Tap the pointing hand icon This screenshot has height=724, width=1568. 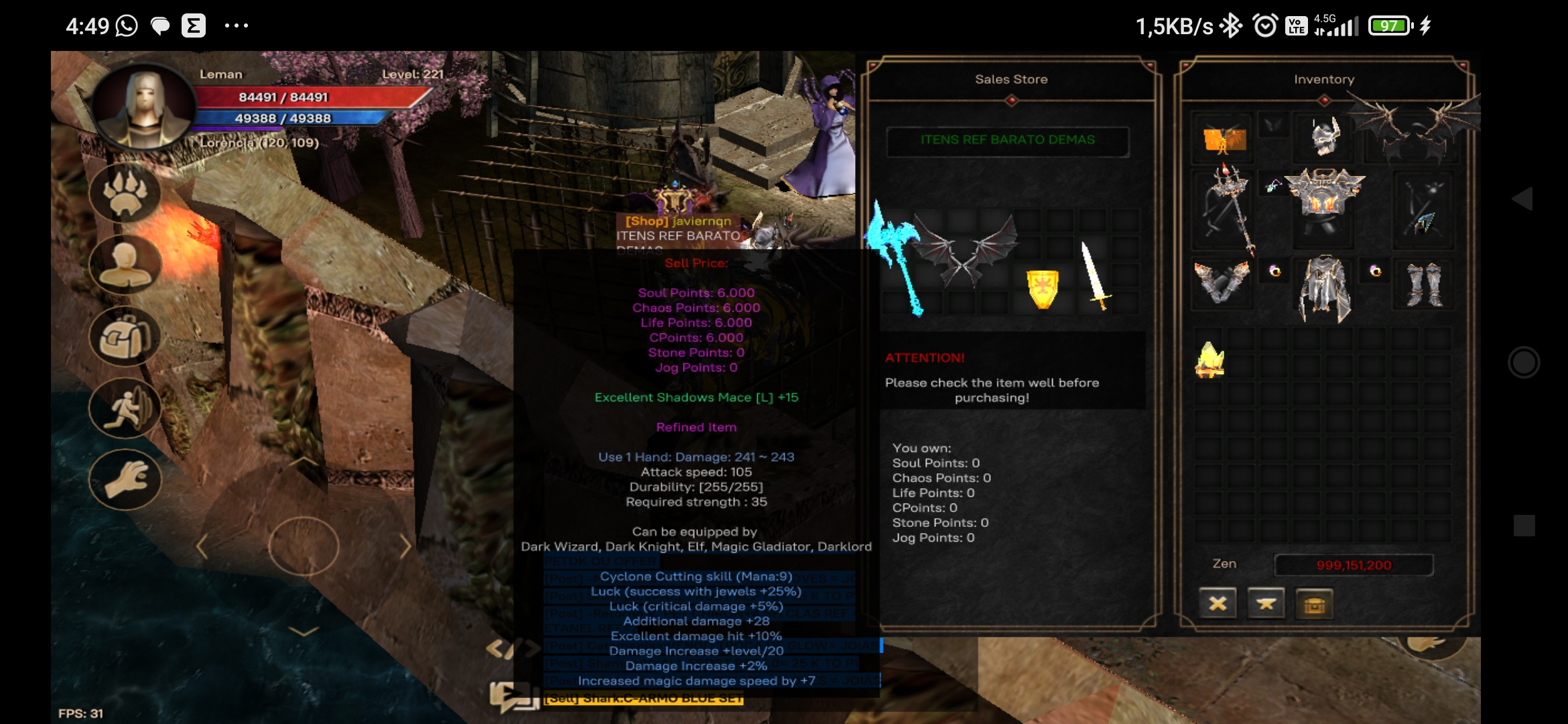[x=125, y=479]
